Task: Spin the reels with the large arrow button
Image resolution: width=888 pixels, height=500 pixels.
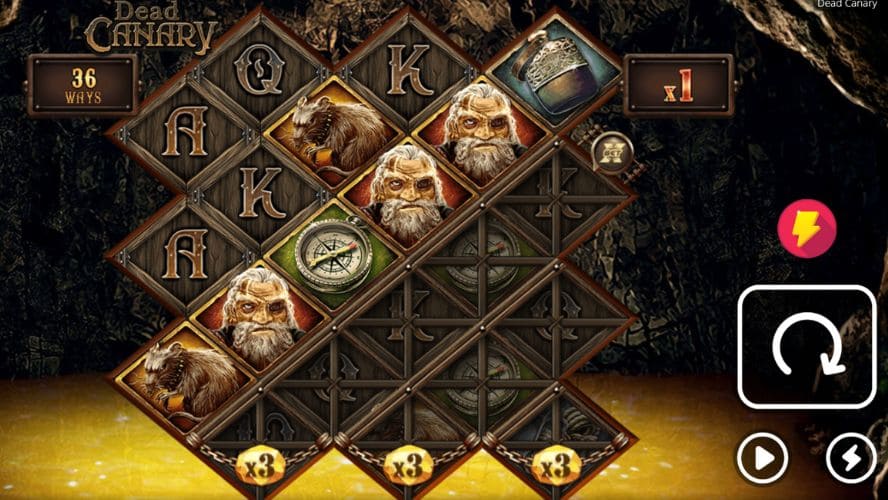Action: 807,347
